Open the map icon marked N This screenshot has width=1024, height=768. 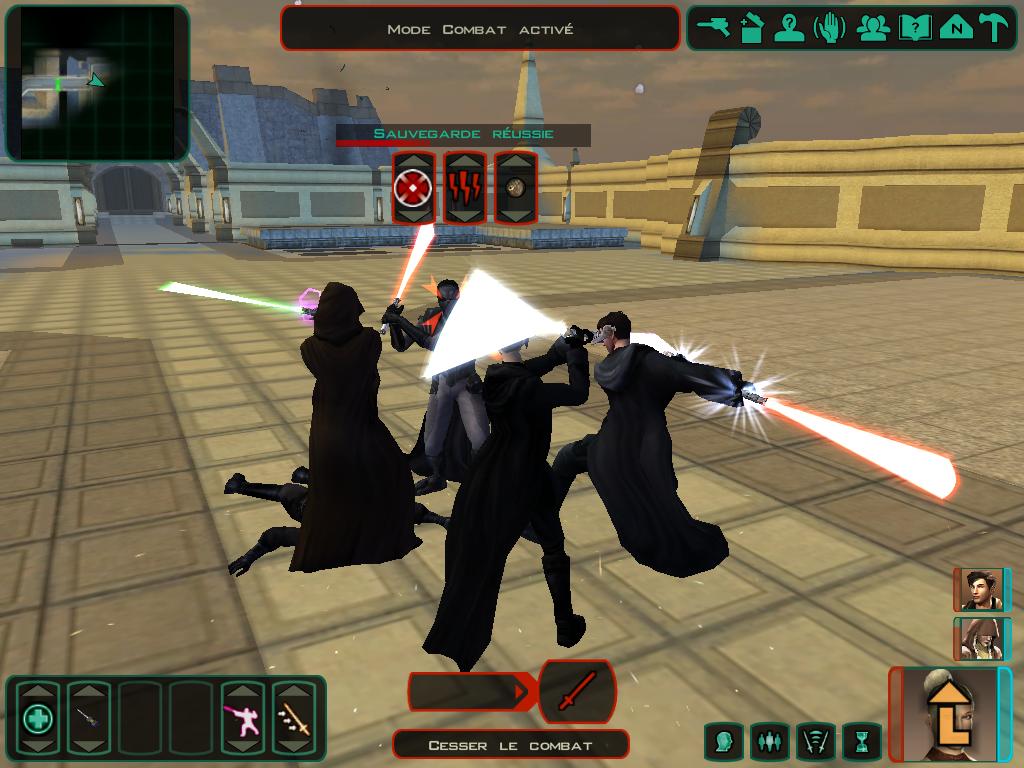(956, 28)
